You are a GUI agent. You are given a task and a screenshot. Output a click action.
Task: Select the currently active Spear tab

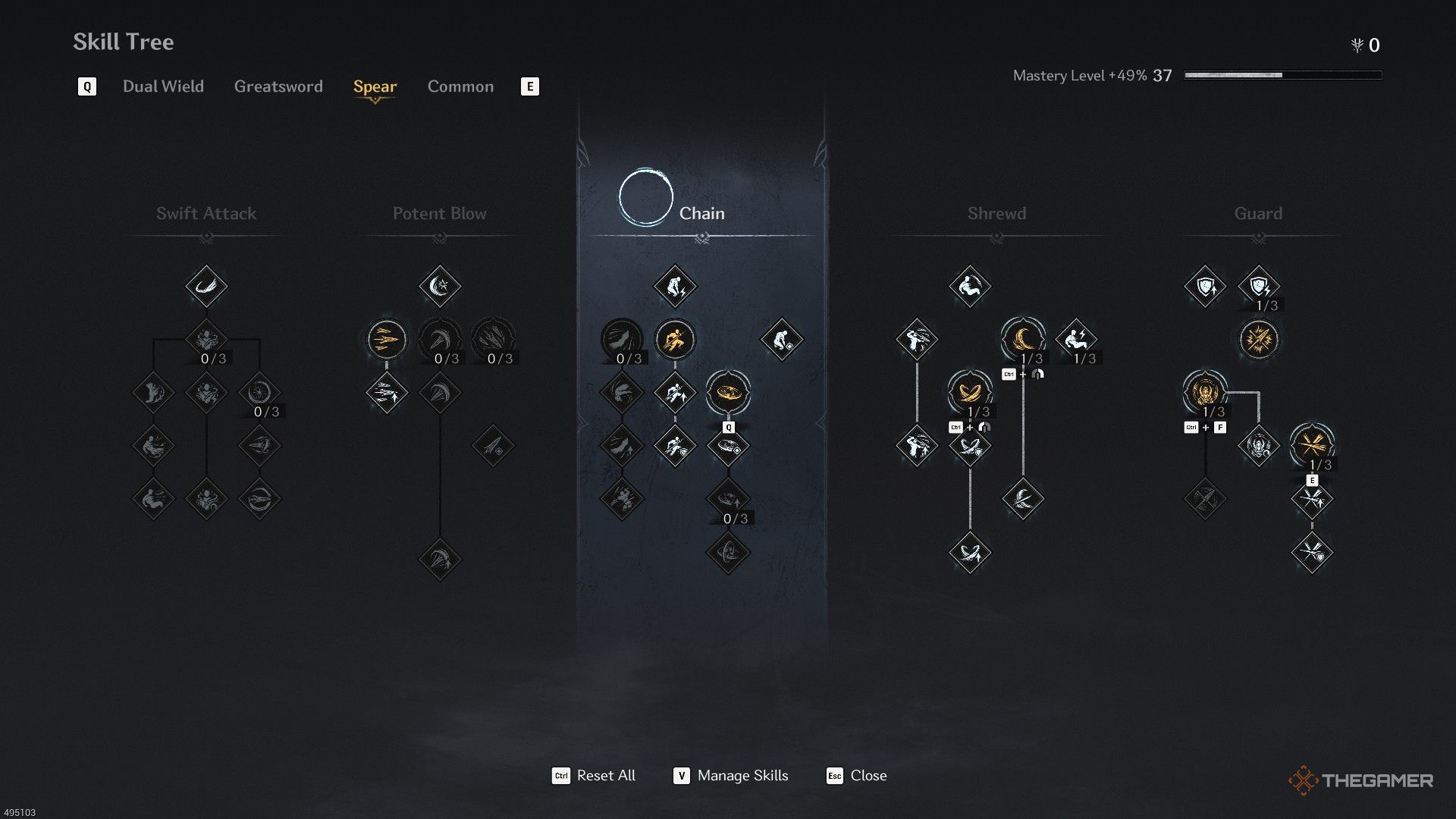coord(375,86)
